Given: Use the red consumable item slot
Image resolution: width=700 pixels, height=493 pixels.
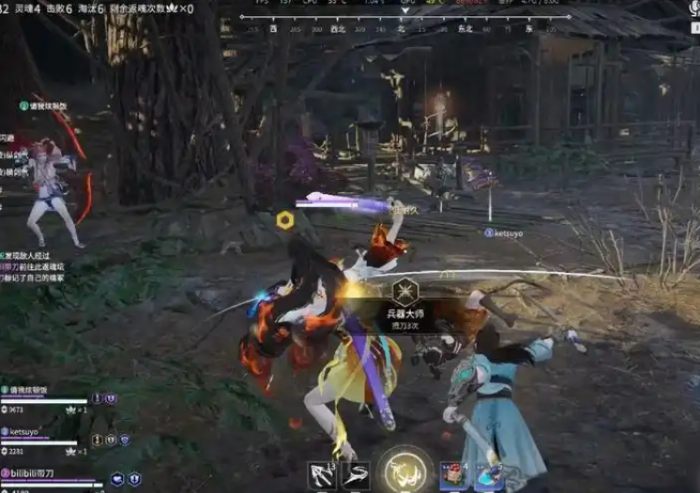Looking at the screenshot, I should [x=454, y=475].
